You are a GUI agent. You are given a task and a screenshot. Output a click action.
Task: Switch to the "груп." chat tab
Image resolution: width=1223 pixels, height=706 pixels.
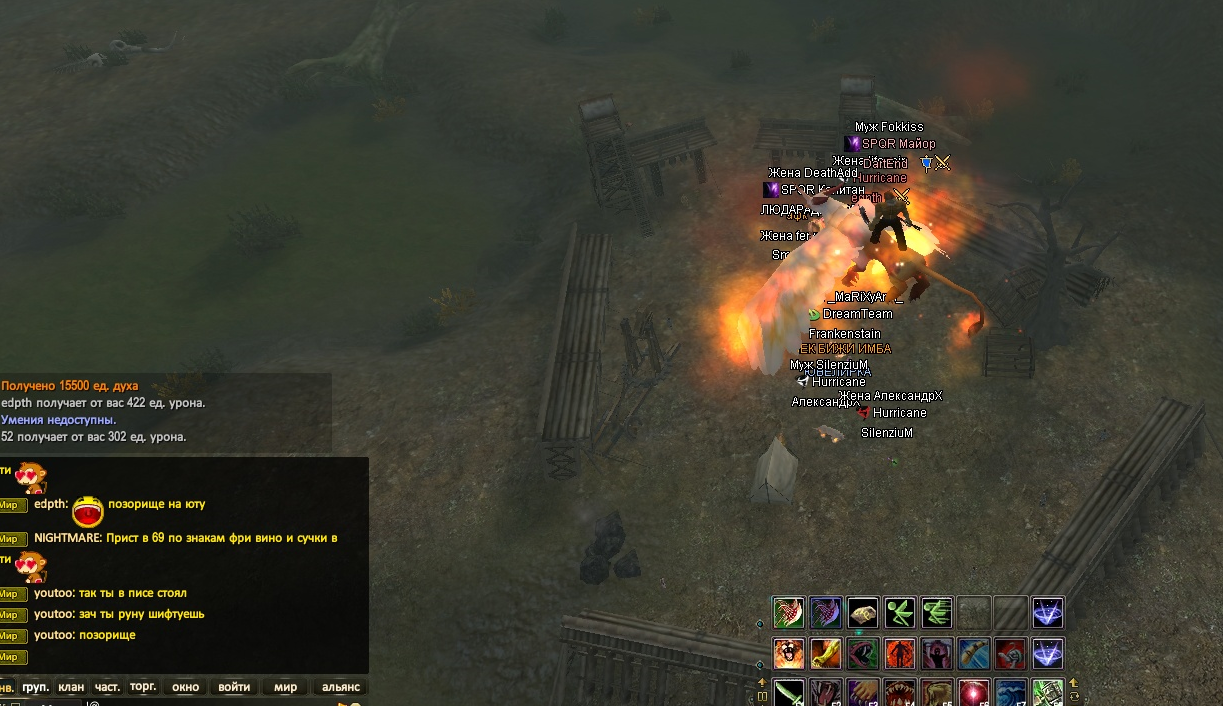(36, 687)
